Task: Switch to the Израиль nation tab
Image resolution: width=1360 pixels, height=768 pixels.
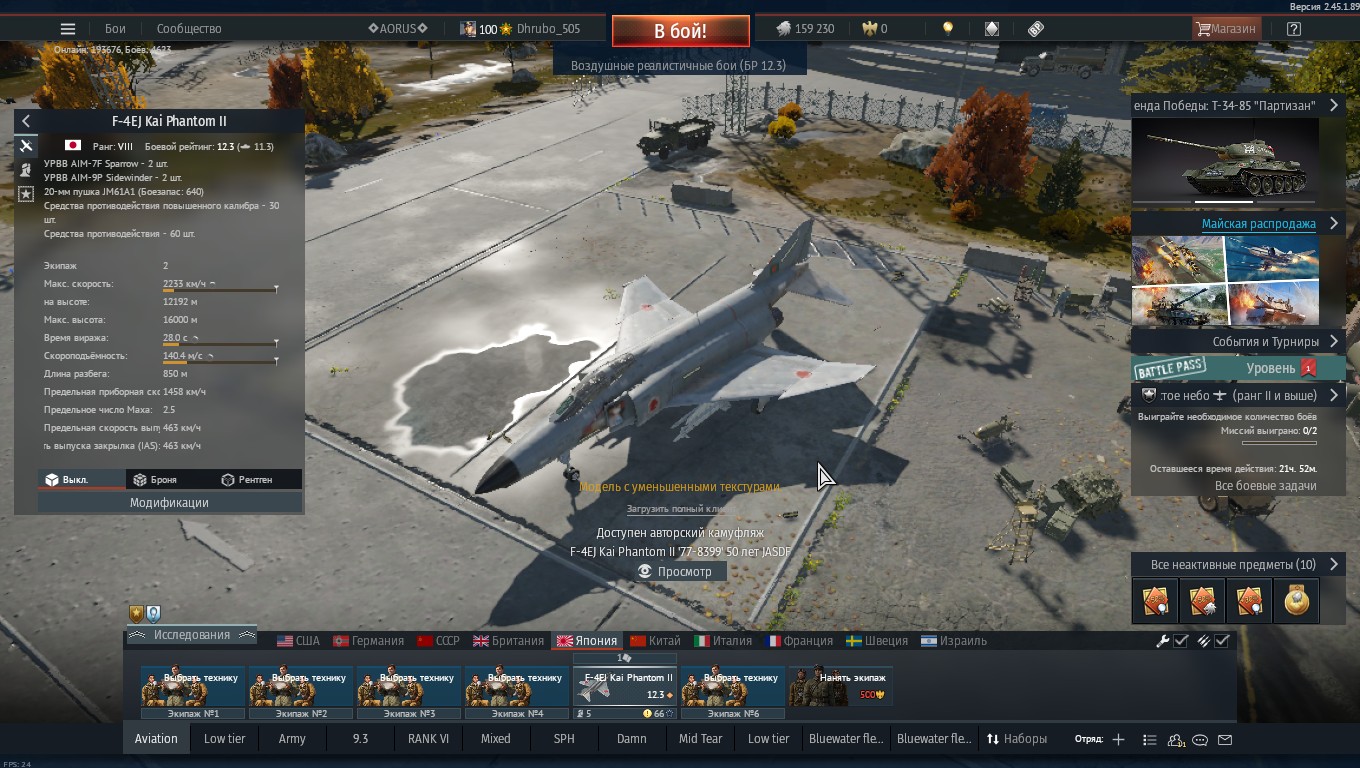Action: [x=954, y=641]
